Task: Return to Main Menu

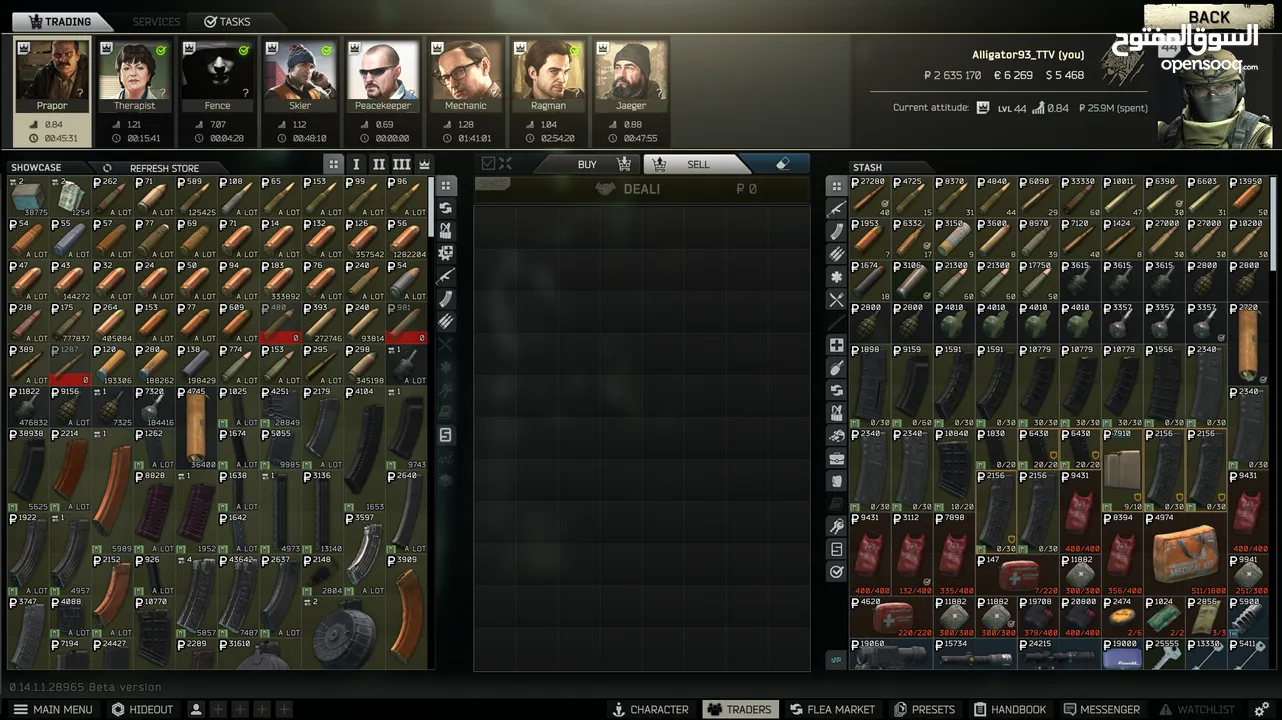Action: (x=53, y=709)
